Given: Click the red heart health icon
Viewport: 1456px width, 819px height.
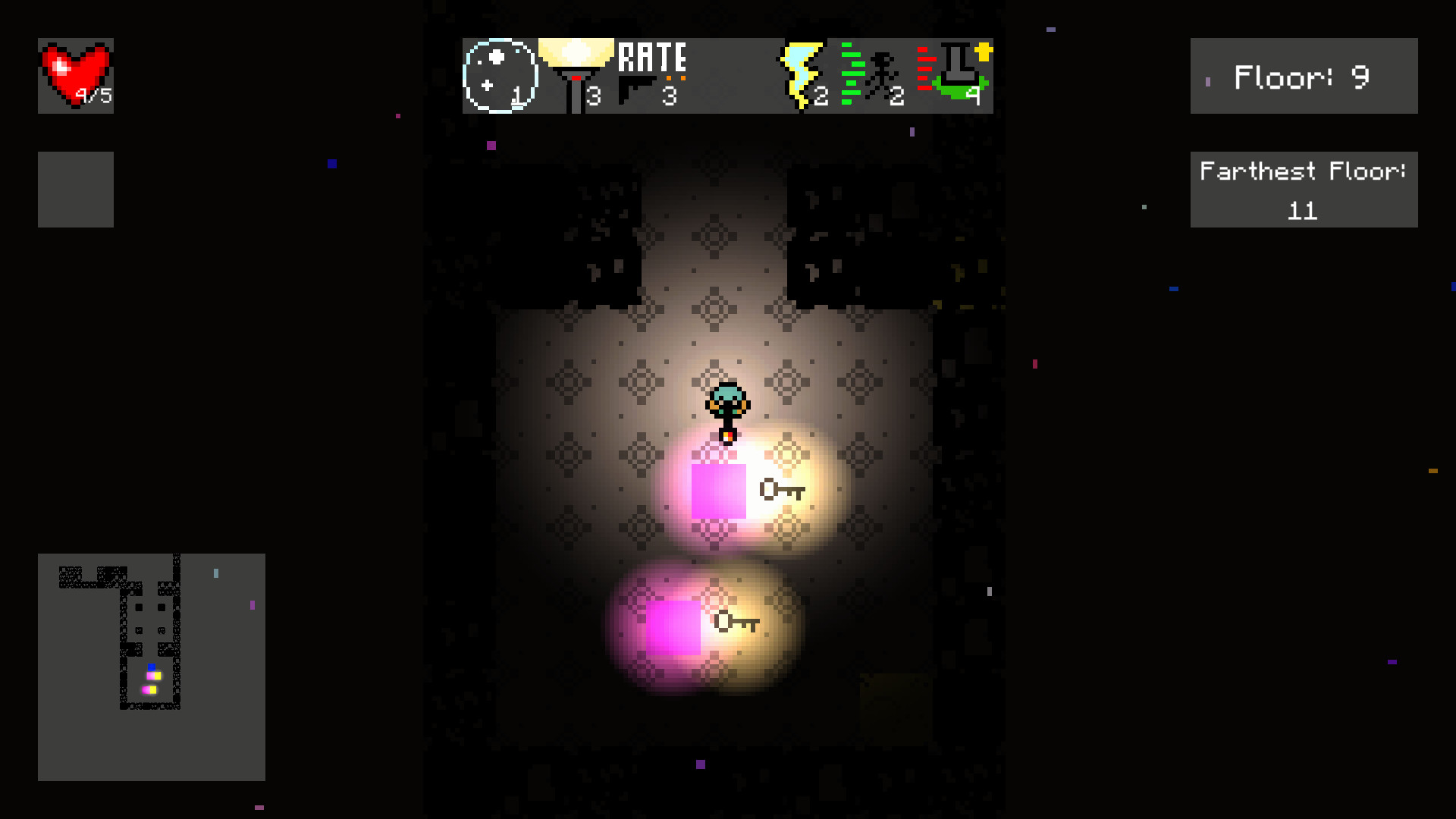Looking at the screenshot, I should pos(74,68).
